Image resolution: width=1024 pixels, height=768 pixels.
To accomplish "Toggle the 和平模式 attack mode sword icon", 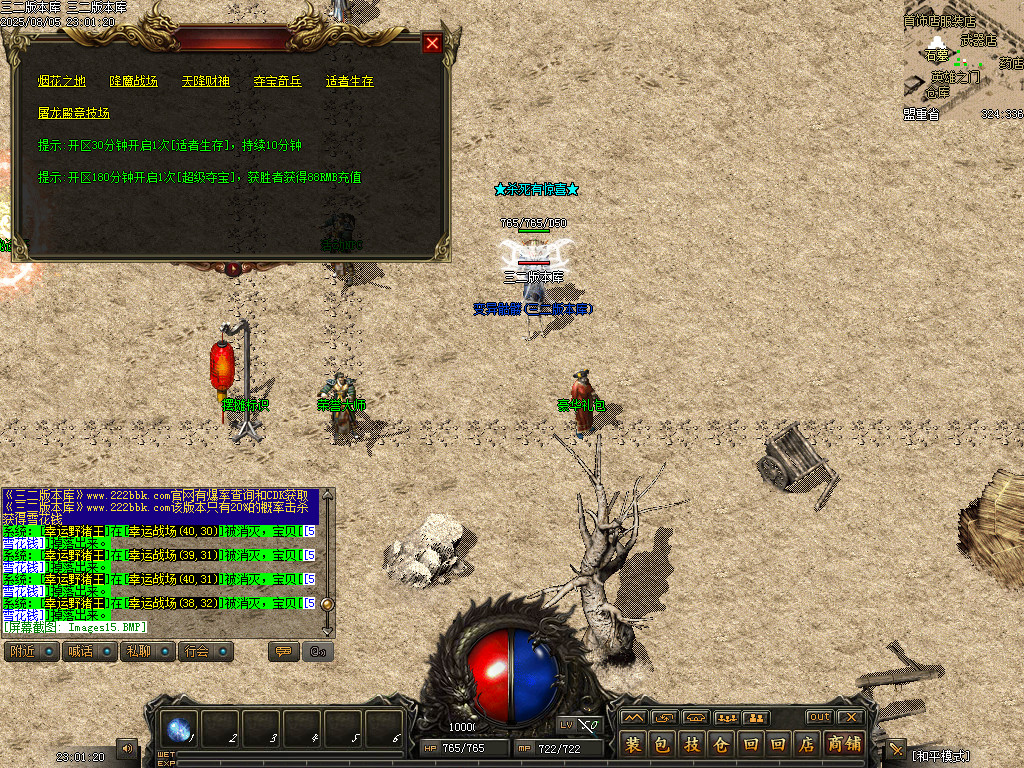I will point(896,750).
